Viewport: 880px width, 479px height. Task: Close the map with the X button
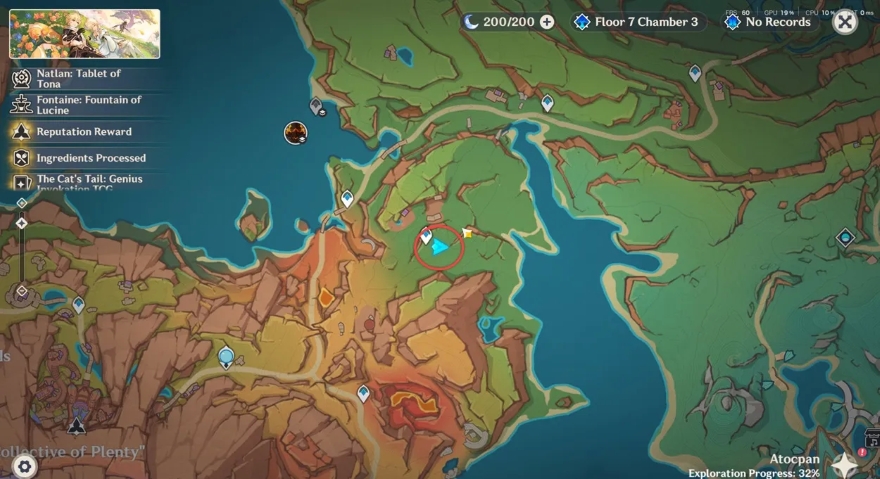pos(845,21)
